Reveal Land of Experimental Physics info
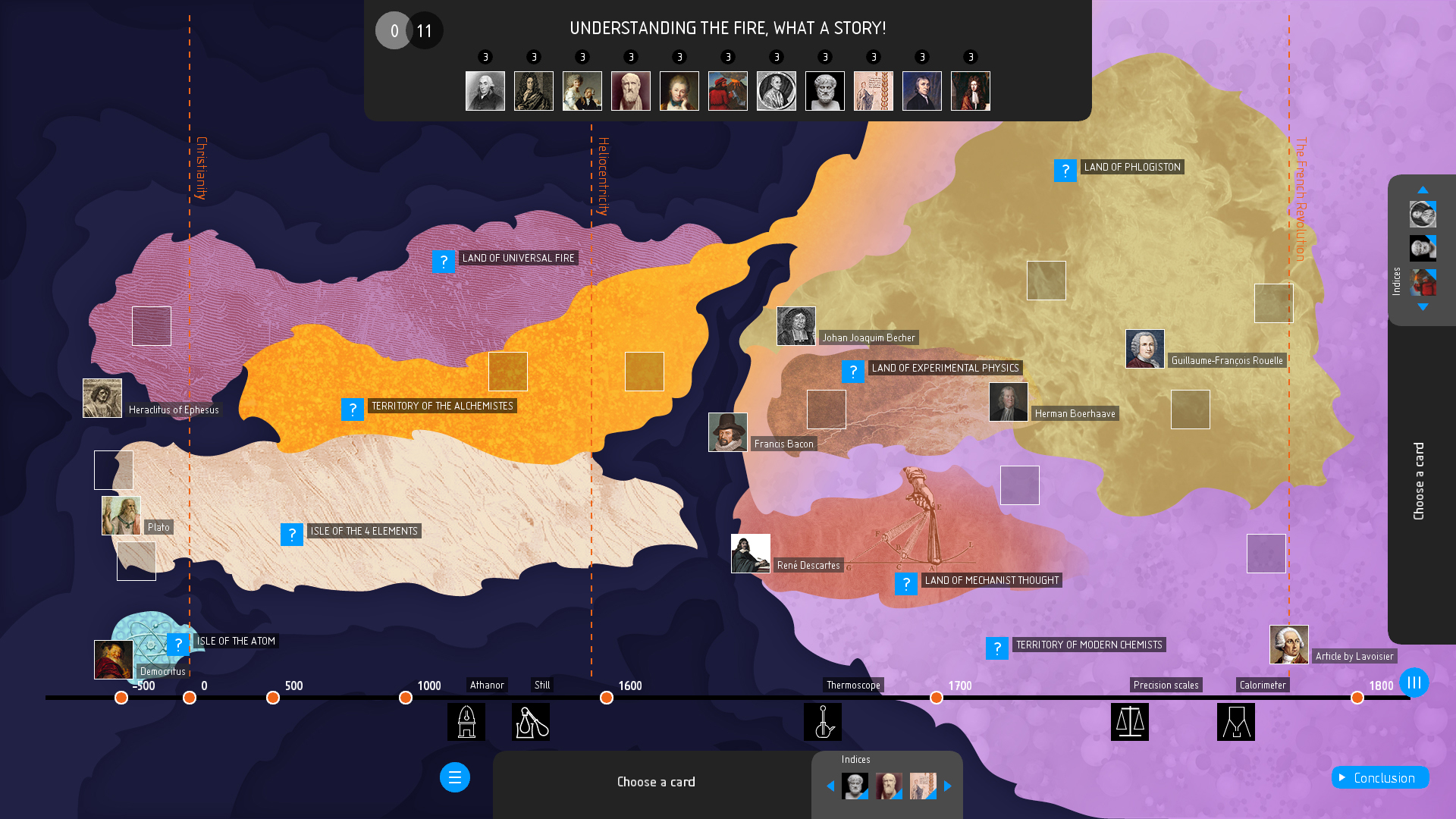 [x=852, y=372]
